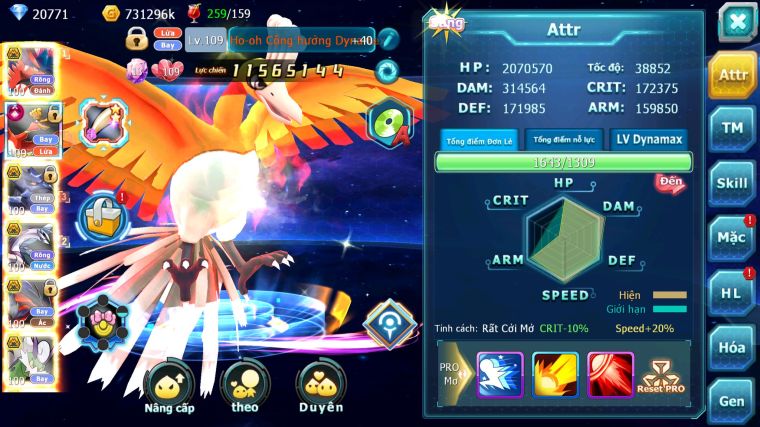
Task: Select the Hóa side tab
Action: click(x=732, y=347)
